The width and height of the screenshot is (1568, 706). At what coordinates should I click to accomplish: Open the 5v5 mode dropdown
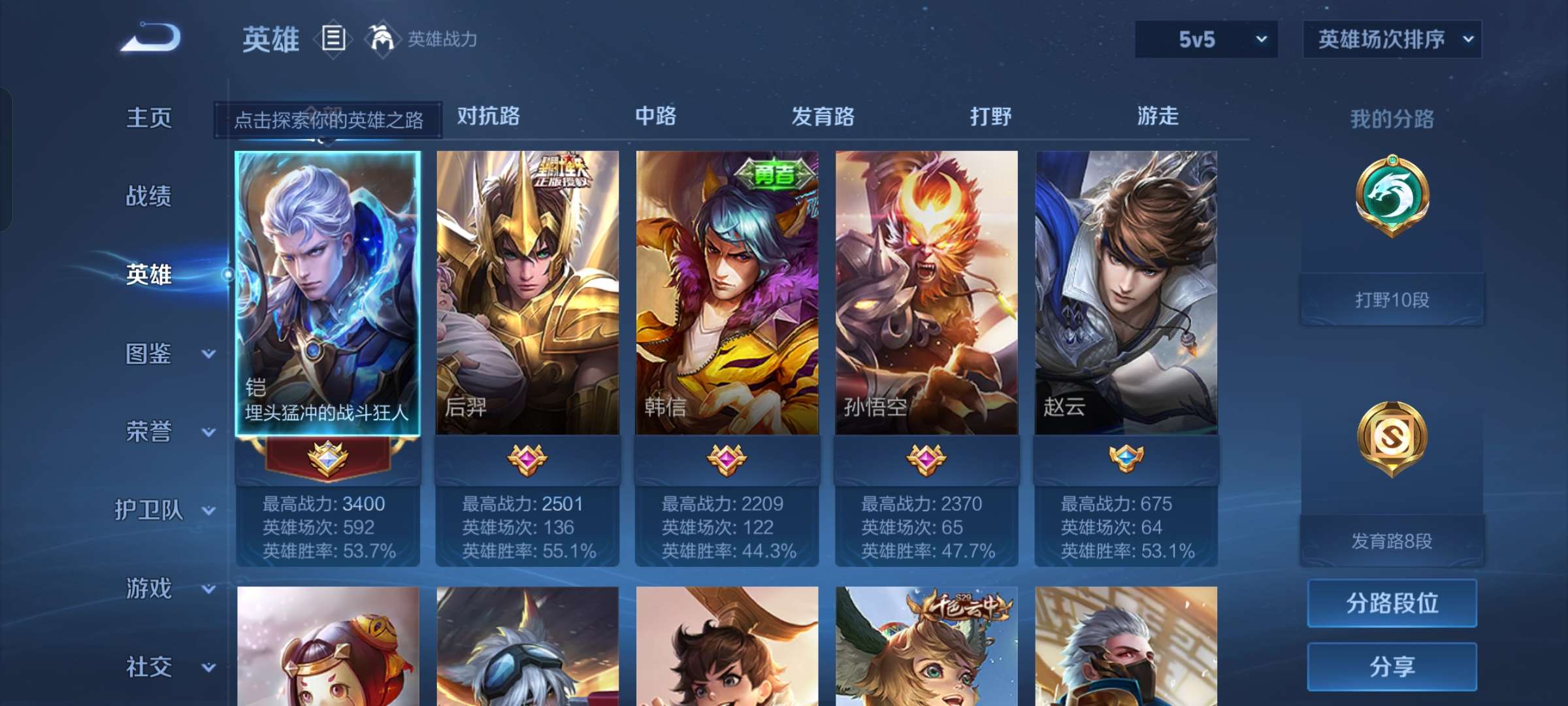pyautogui.click(x=1204, y=39)
